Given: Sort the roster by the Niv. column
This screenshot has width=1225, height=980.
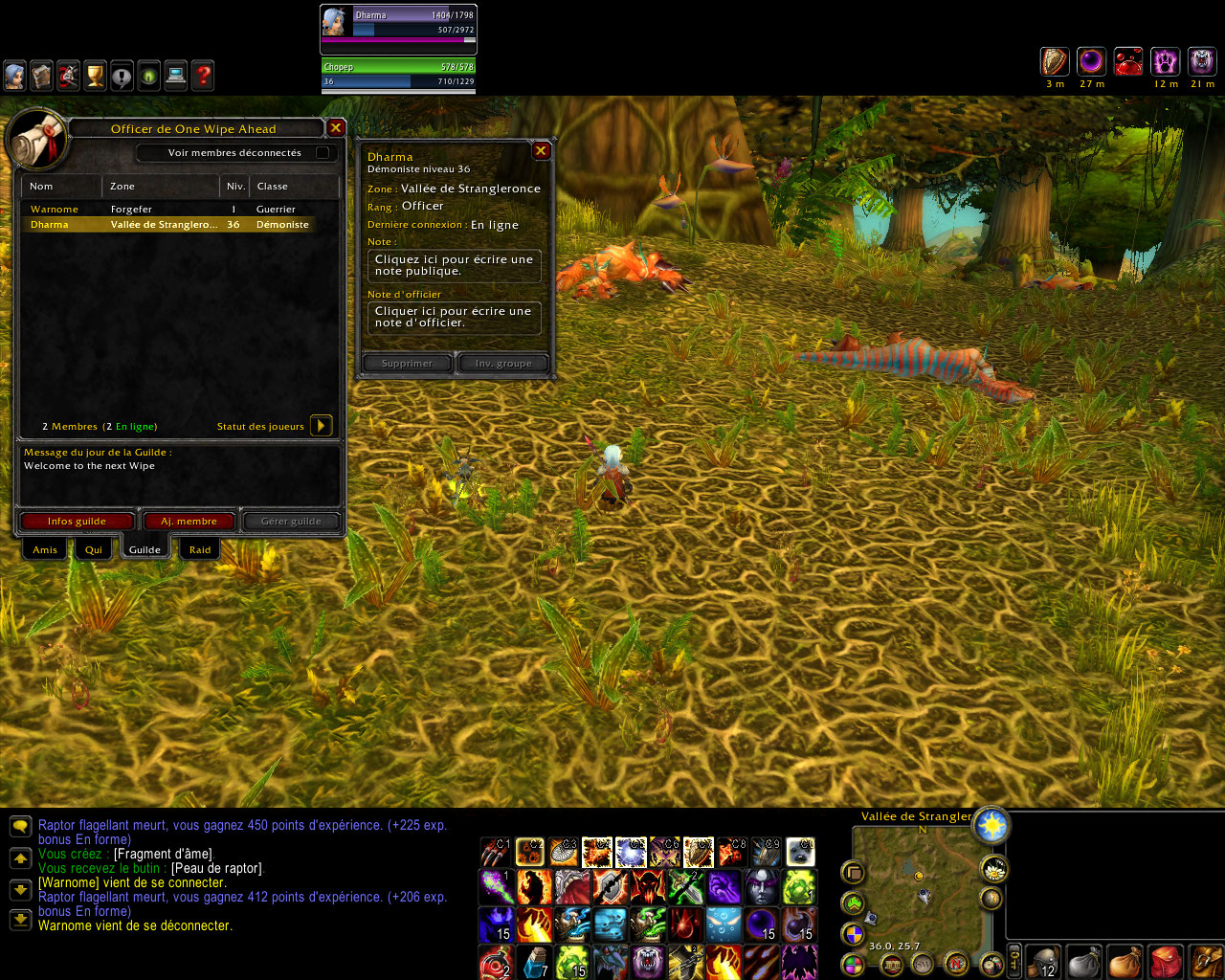Looking at the screenshot, I should tap(235, 187).
